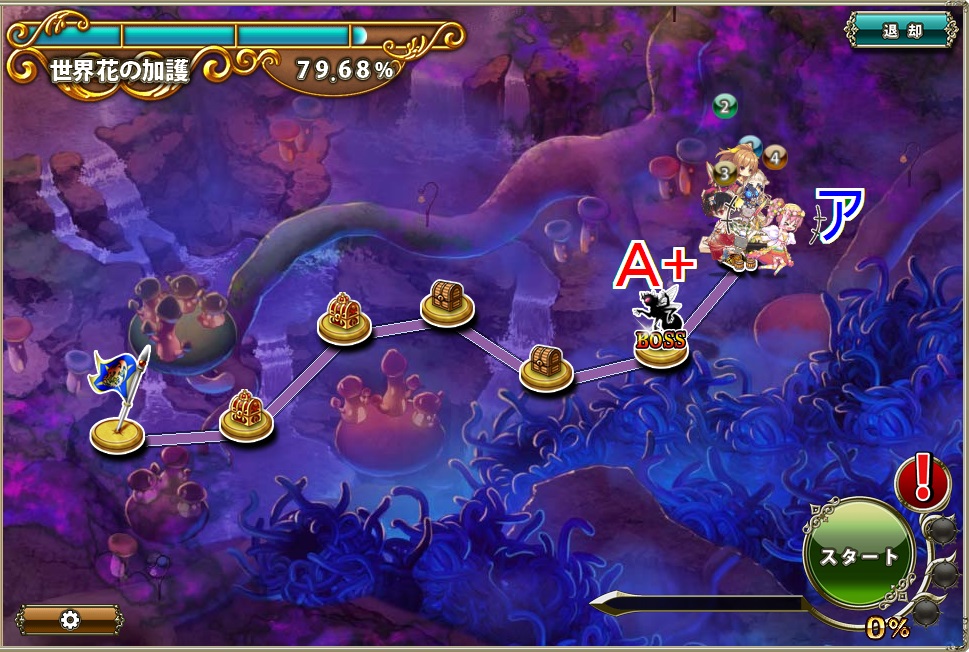Viewport: 969px width, 652px height.
Task: Choose the blue flag starting node
Action: point(117,432)
